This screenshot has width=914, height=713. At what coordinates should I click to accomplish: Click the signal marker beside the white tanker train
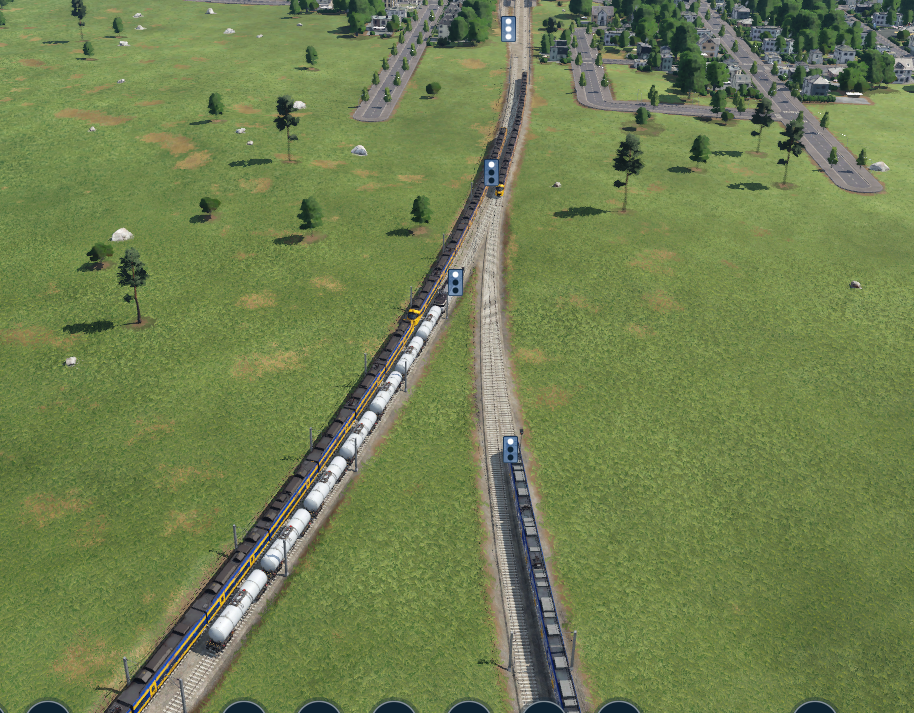point(455,282)
